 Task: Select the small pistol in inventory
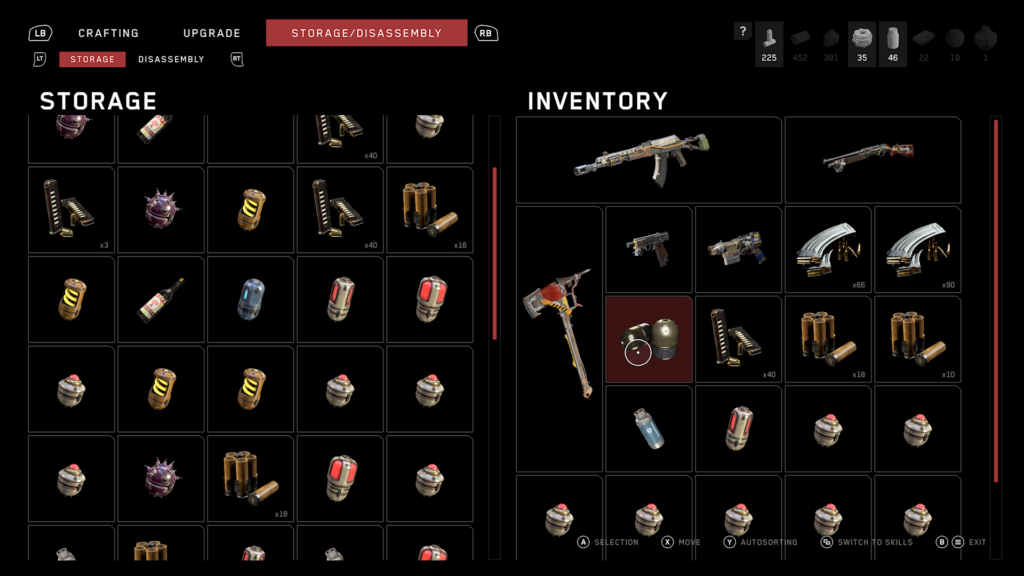click(648, 250)
